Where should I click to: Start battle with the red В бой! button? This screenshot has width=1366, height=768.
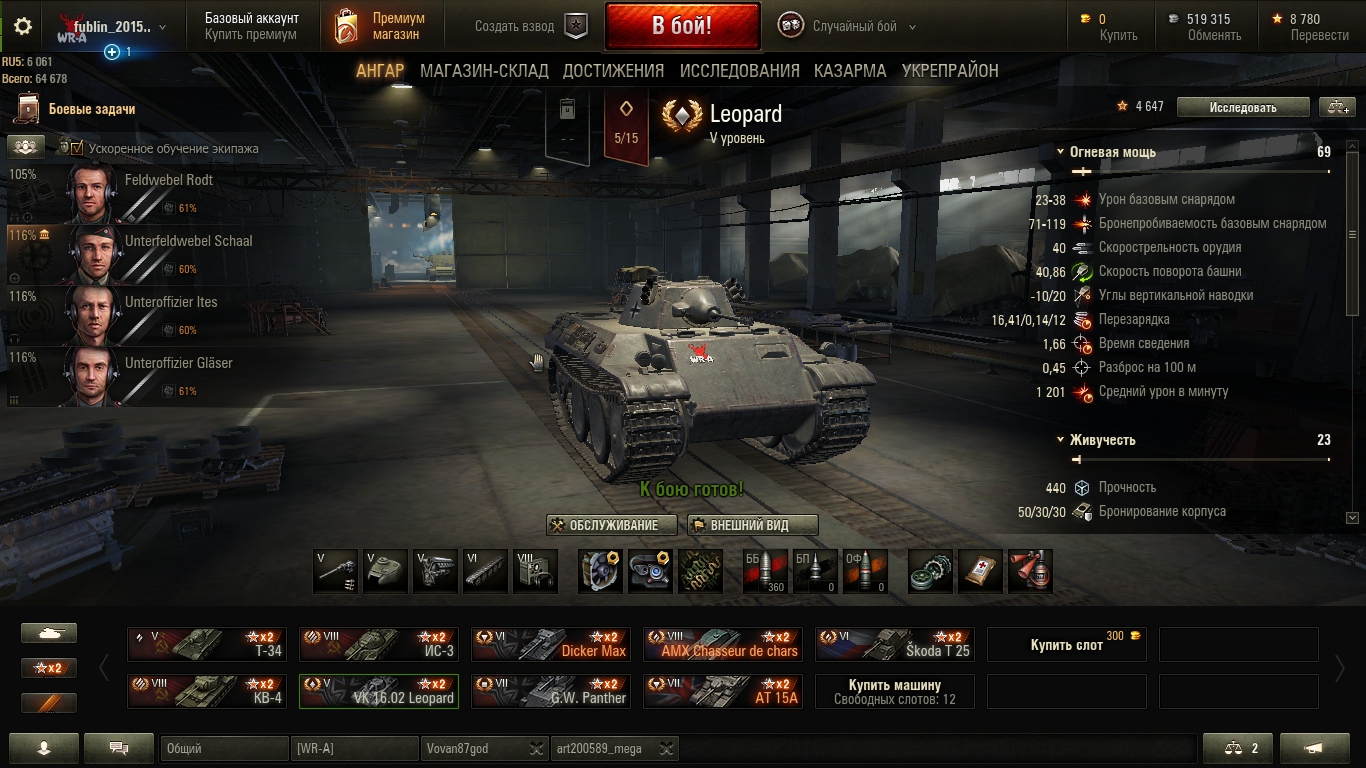point(682,26)
